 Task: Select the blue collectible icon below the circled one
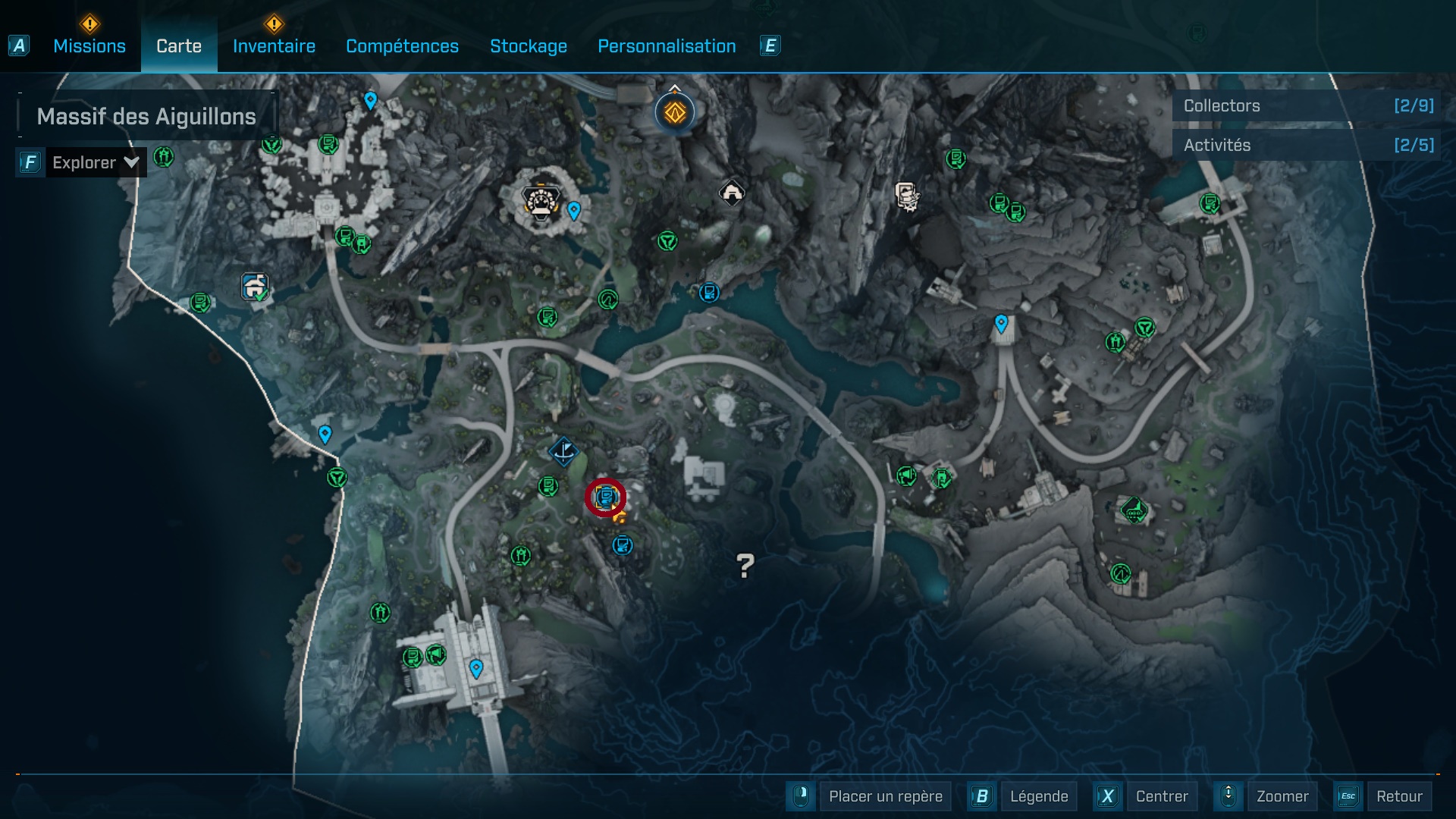tap(622, 544)
